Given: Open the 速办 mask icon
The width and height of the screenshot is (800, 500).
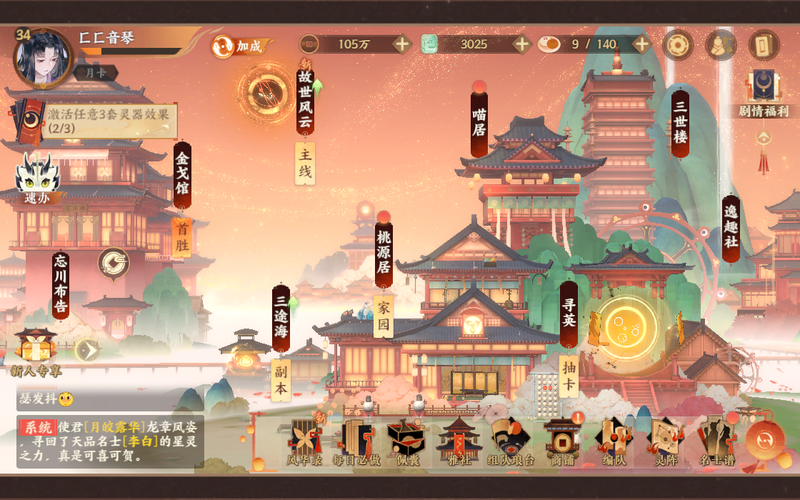Looking at the screenshot, I should coord(37,180).
